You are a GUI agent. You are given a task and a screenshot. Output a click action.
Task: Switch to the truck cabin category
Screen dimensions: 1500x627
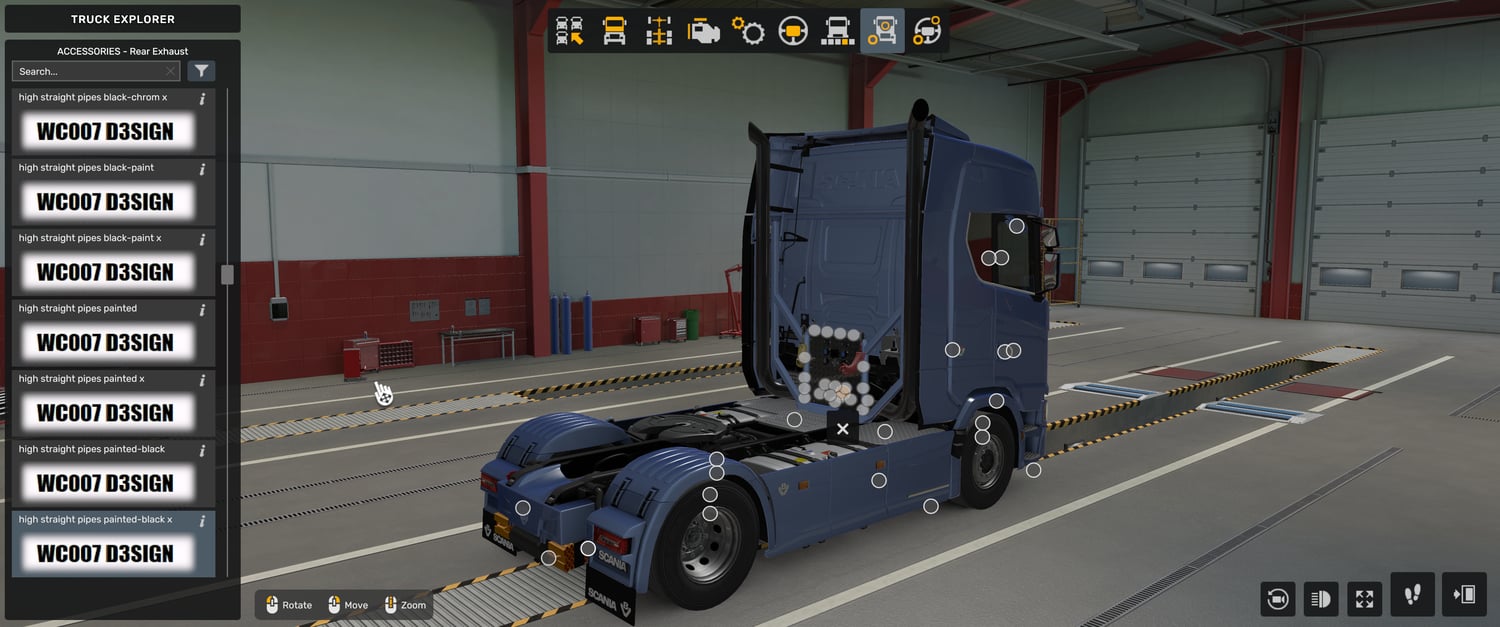(x=614, y=31)
